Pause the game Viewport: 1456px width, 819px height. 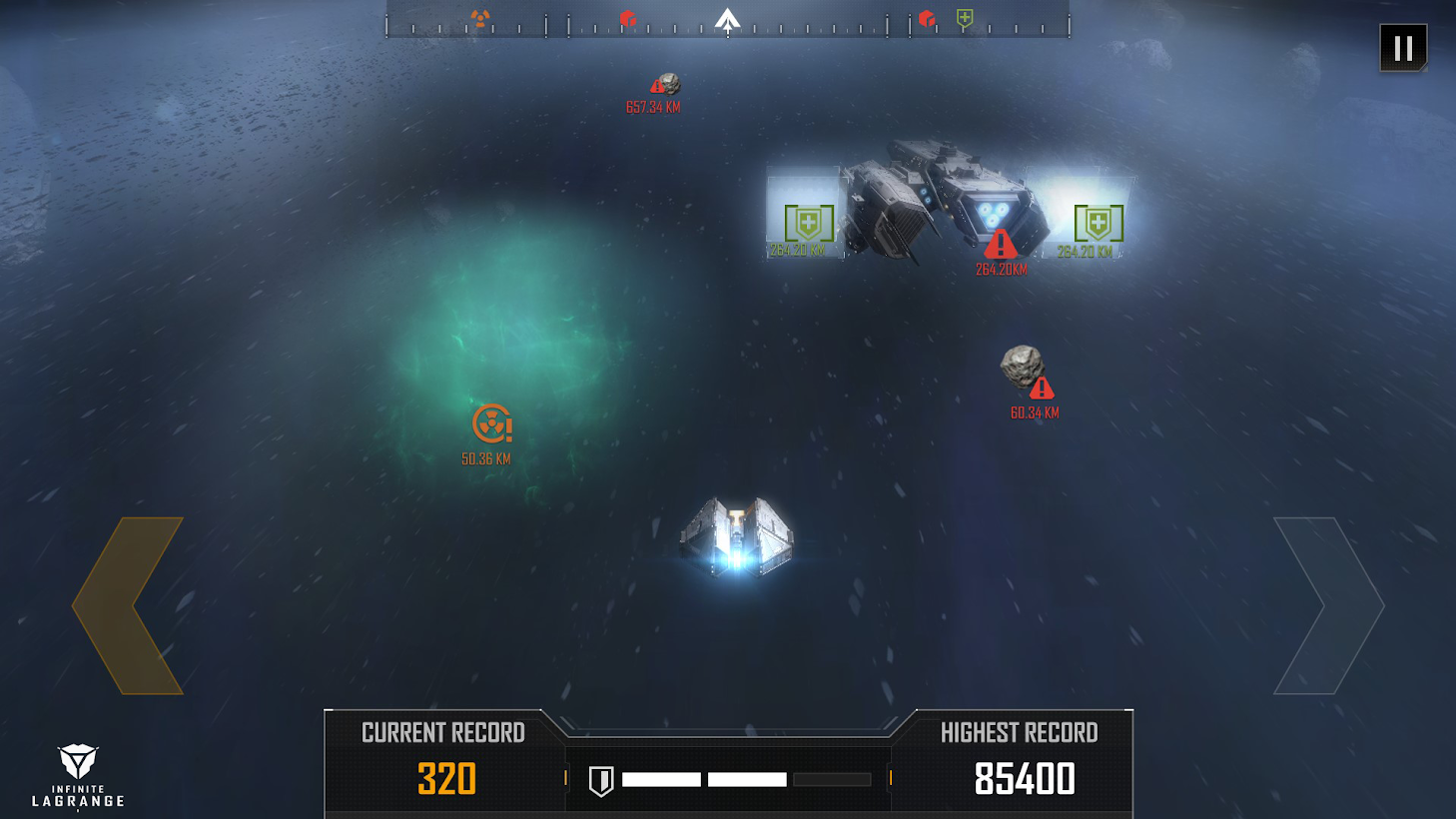pyautogui.click(x=1403, y=48)
